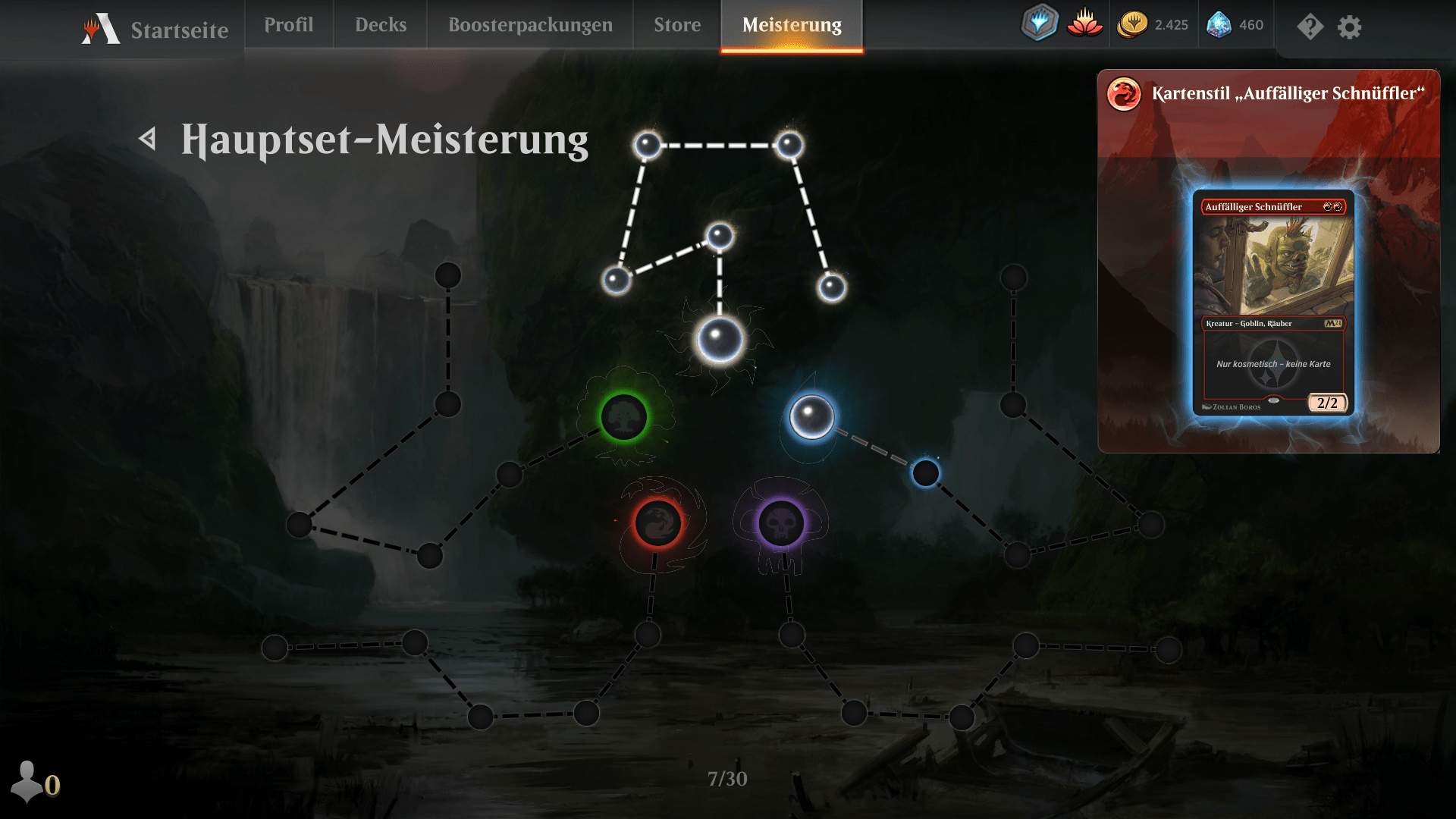Visit the Store tab
The height and width of the screenshot is (819, 1456).
coord(677,25)
